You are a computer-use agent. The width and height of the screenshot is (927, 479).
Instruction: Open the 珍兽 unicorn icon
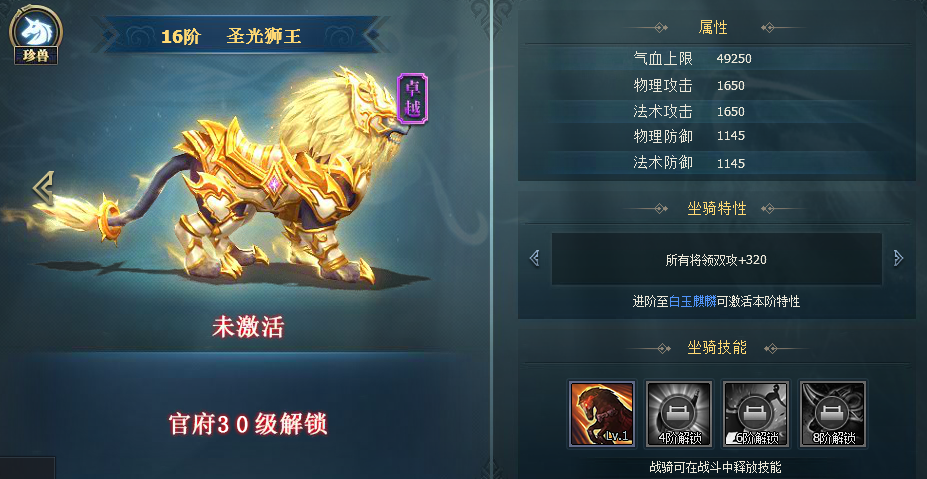(34, 30)
